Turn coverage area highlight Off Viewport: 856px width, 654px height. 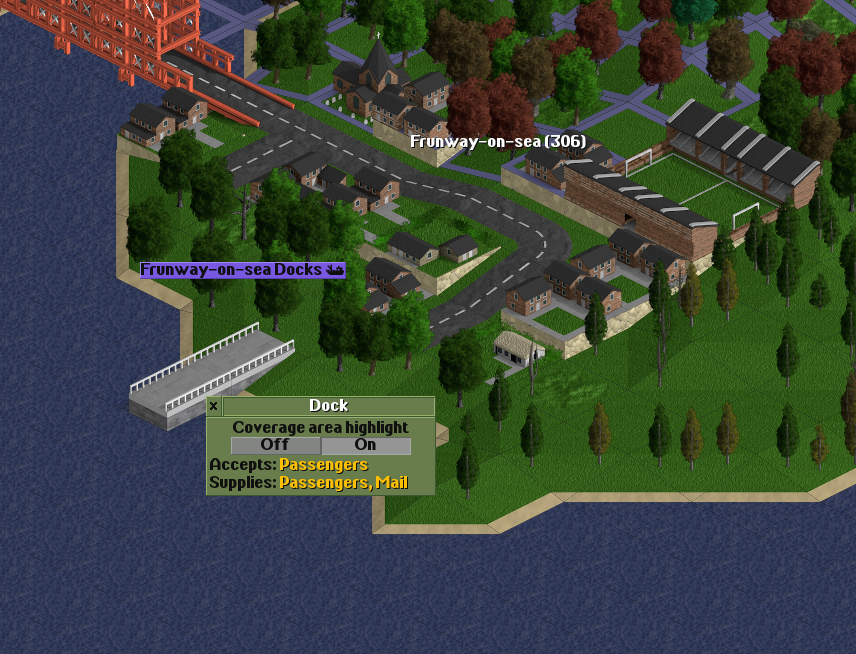point(275,445)
